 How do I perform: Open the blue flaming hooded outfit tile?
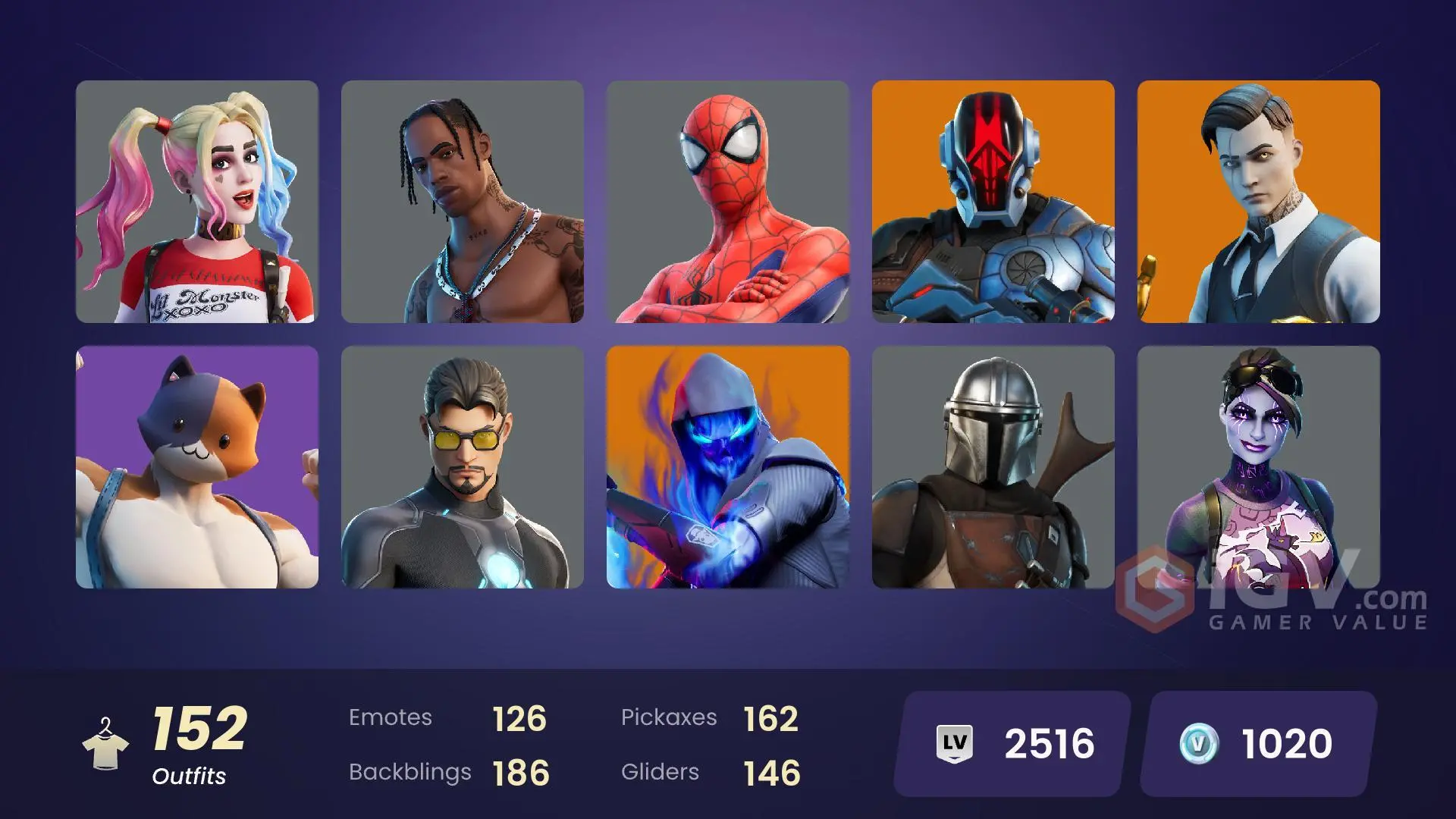[728, 467]
